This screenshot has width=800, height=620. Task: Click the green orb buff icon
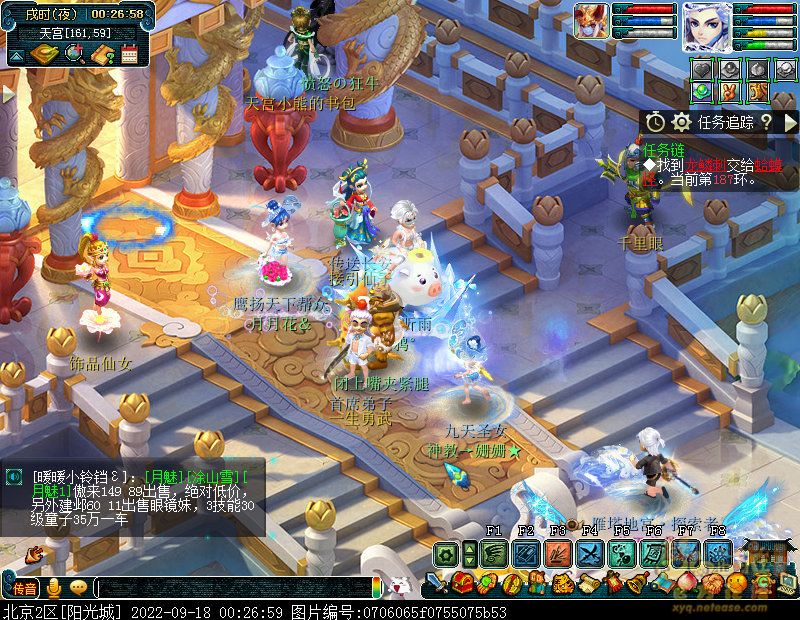click(702, 91)
